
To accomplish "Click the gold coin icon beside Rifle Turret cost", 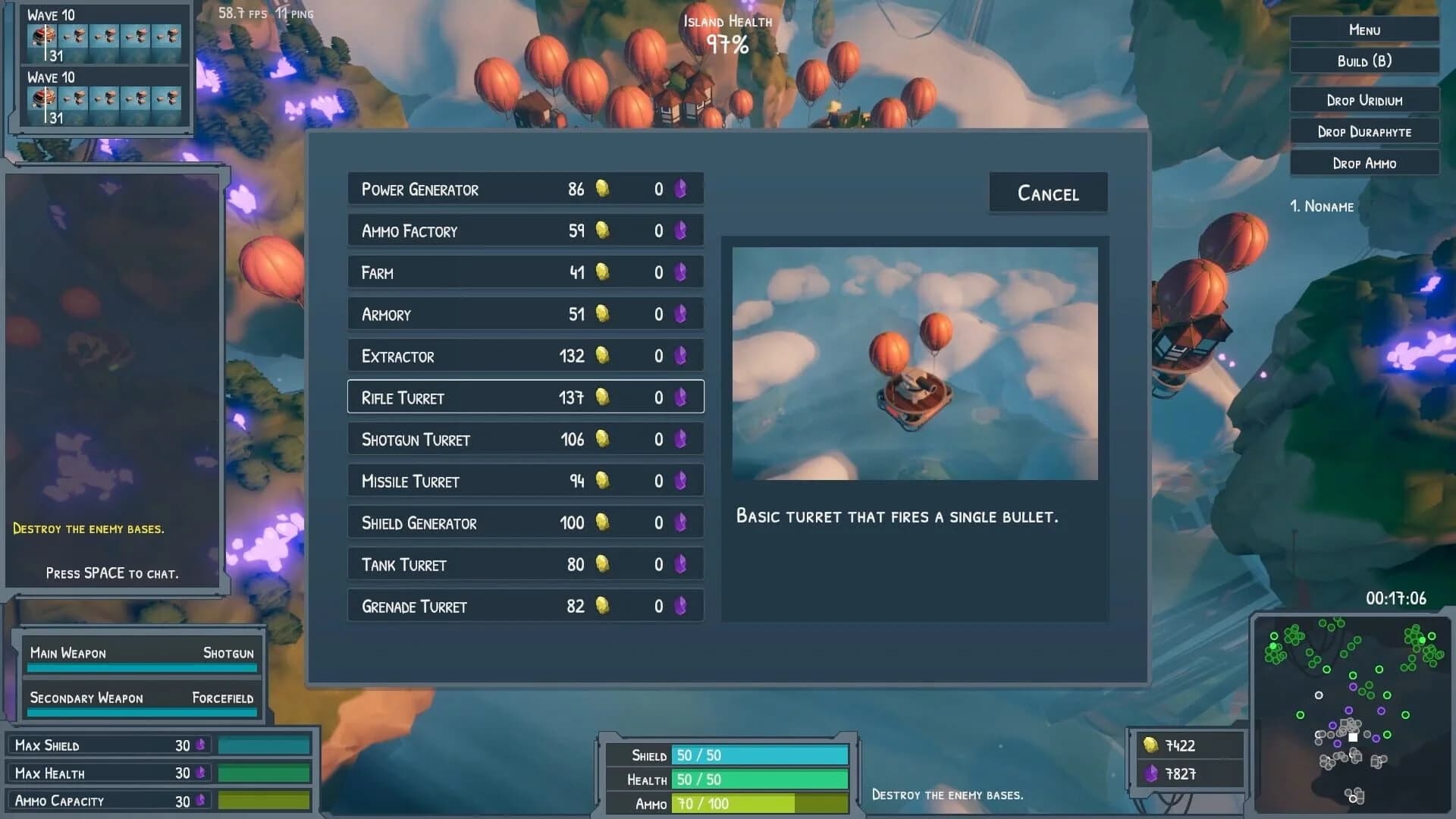I will (601, 397).
